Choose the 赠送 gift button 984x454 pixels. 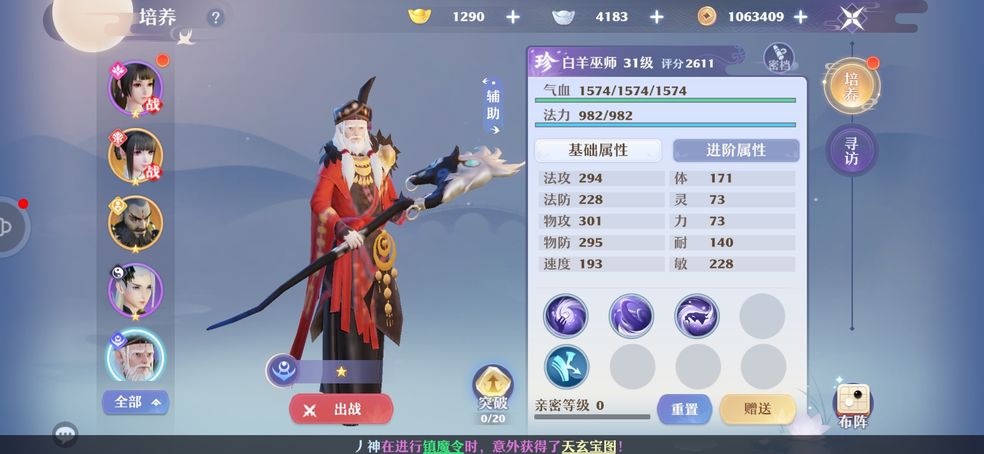[757, 409]
